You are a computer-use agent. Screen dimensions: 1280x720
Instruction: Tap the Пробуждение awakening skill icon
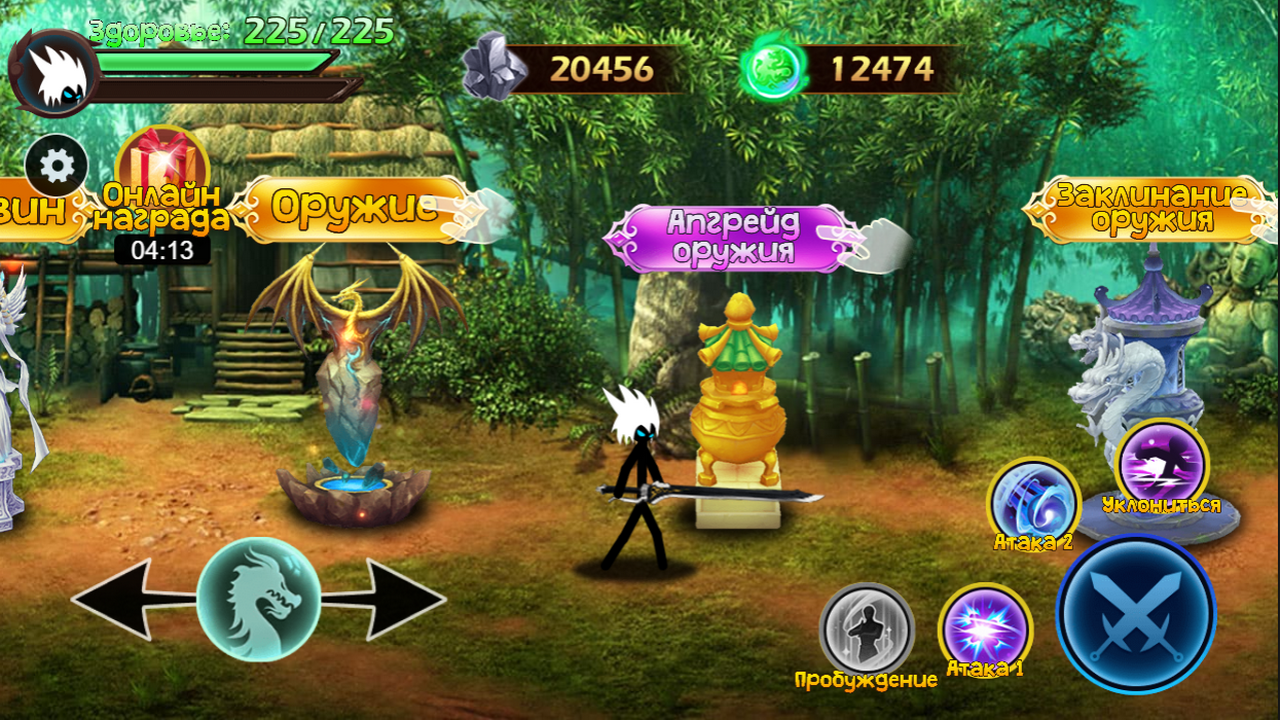[866, 630]
